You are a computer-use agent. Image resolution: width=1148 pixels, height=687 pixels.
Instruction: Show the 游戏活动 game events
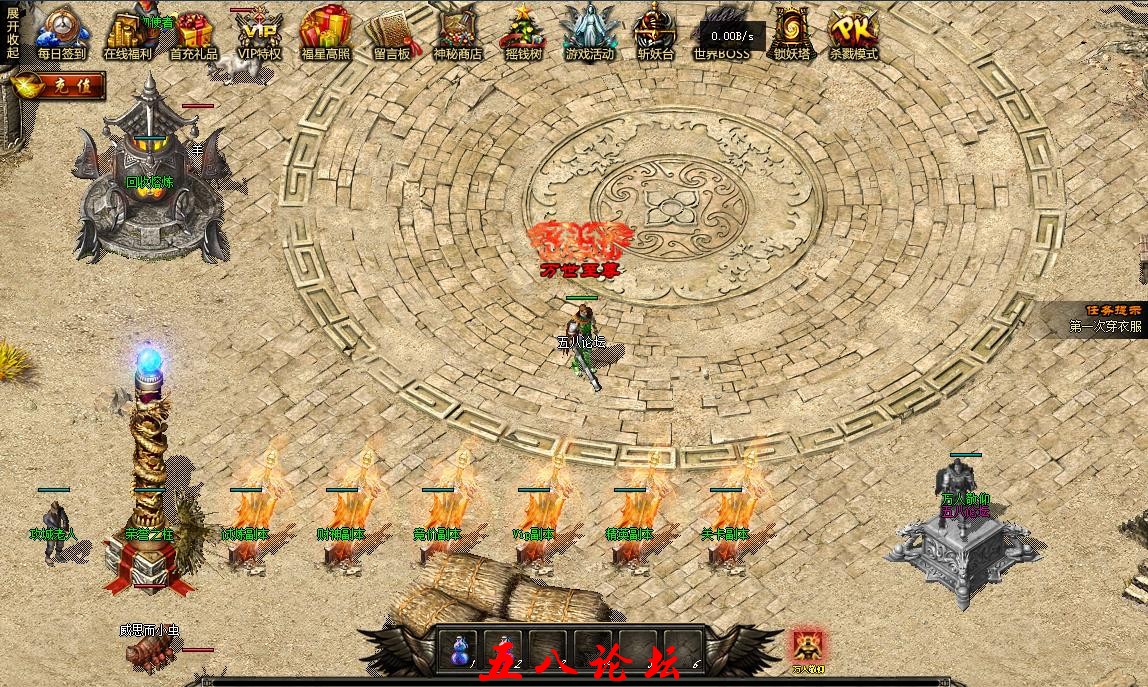pos(588,32)
